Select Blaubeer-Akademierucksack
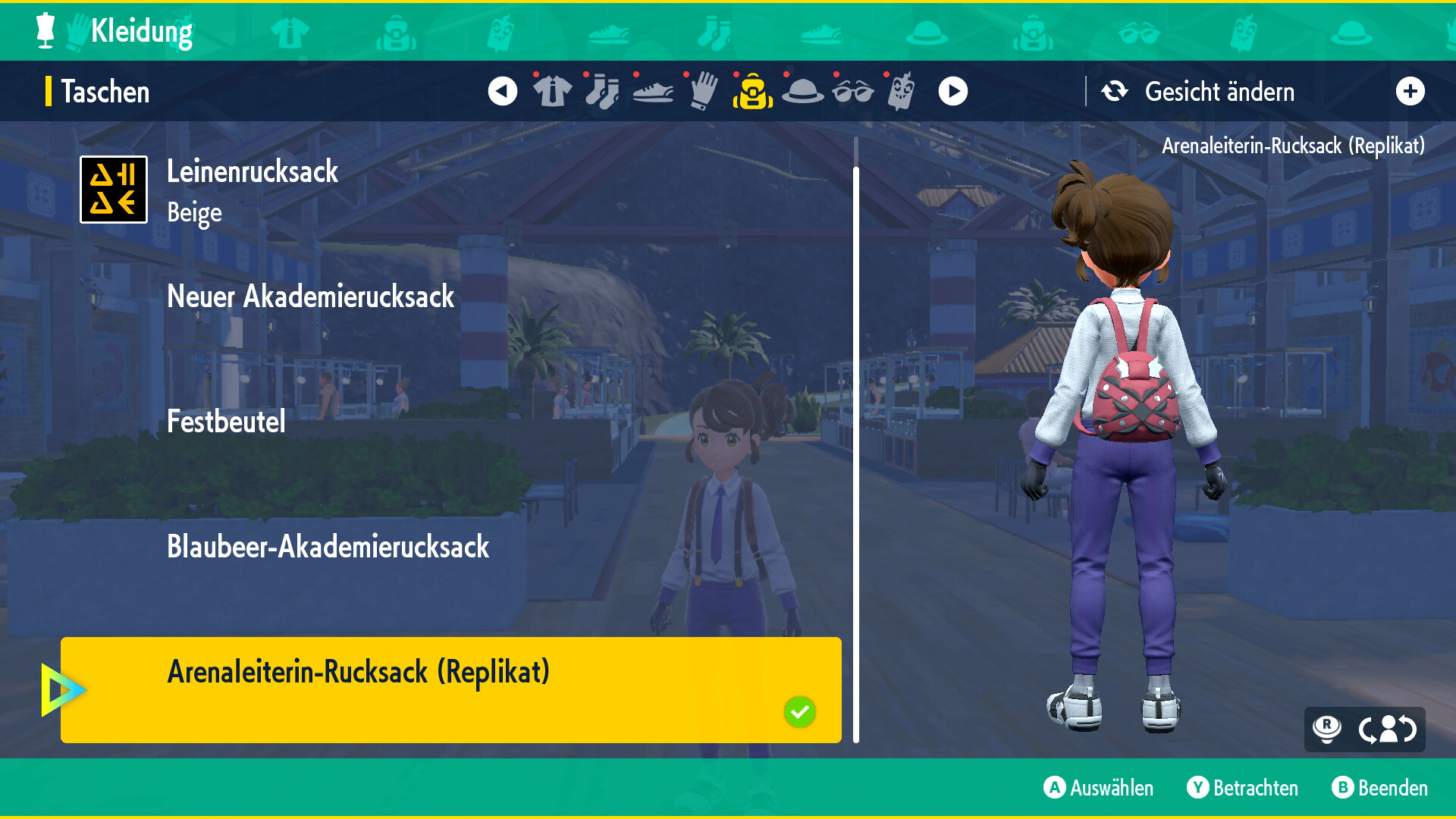Image resolution: width=1456 pixels, height=819 pixels. pyautogui.click(x=328, y=547)
